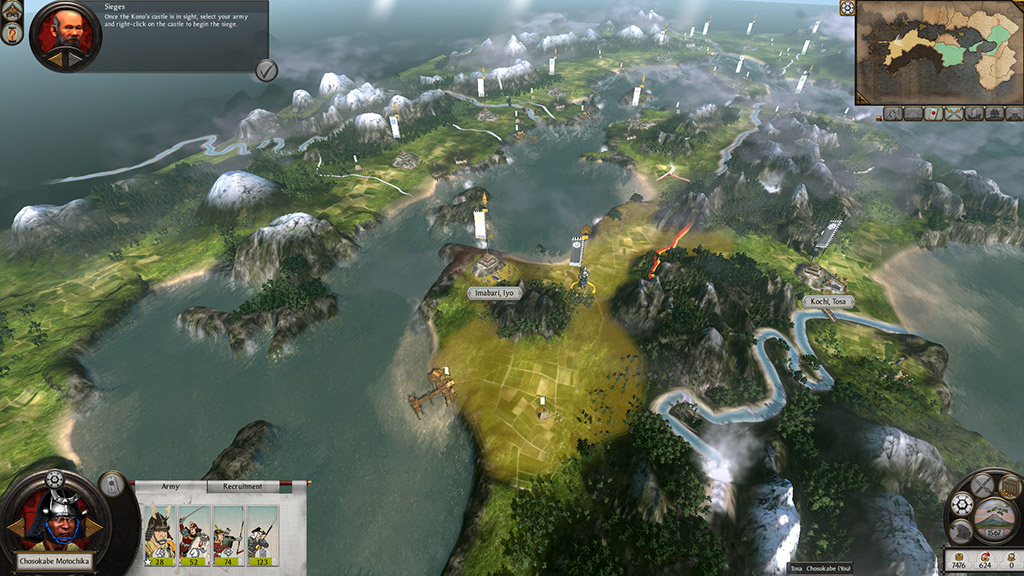This screenshot has height=576, width=1024.
Task: End turn via the Mount Fuji 1567 button
Action: [x=994, y=519]
